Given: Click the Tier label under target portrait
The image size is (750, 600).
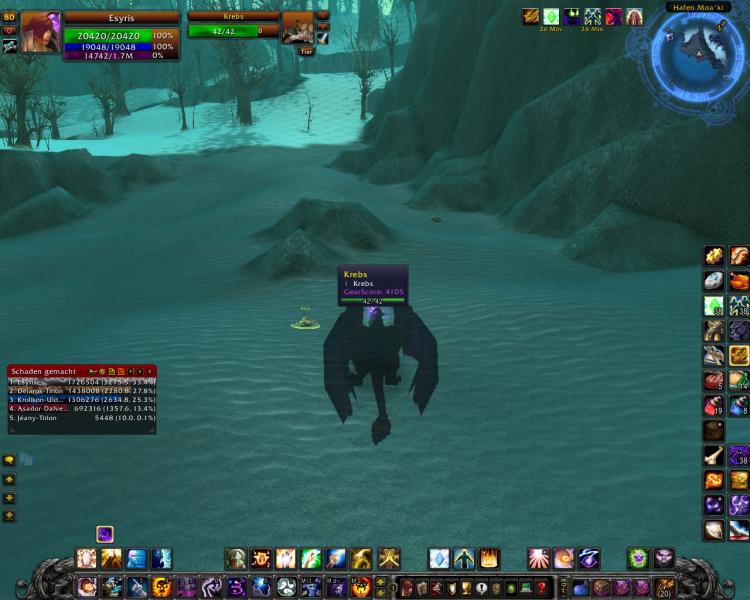Looking at the screenshot, I should 306,51.
